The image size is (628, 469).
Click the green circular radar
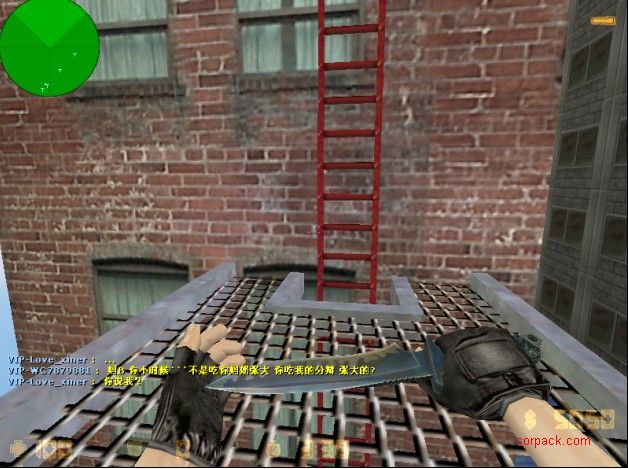[48, 46]
